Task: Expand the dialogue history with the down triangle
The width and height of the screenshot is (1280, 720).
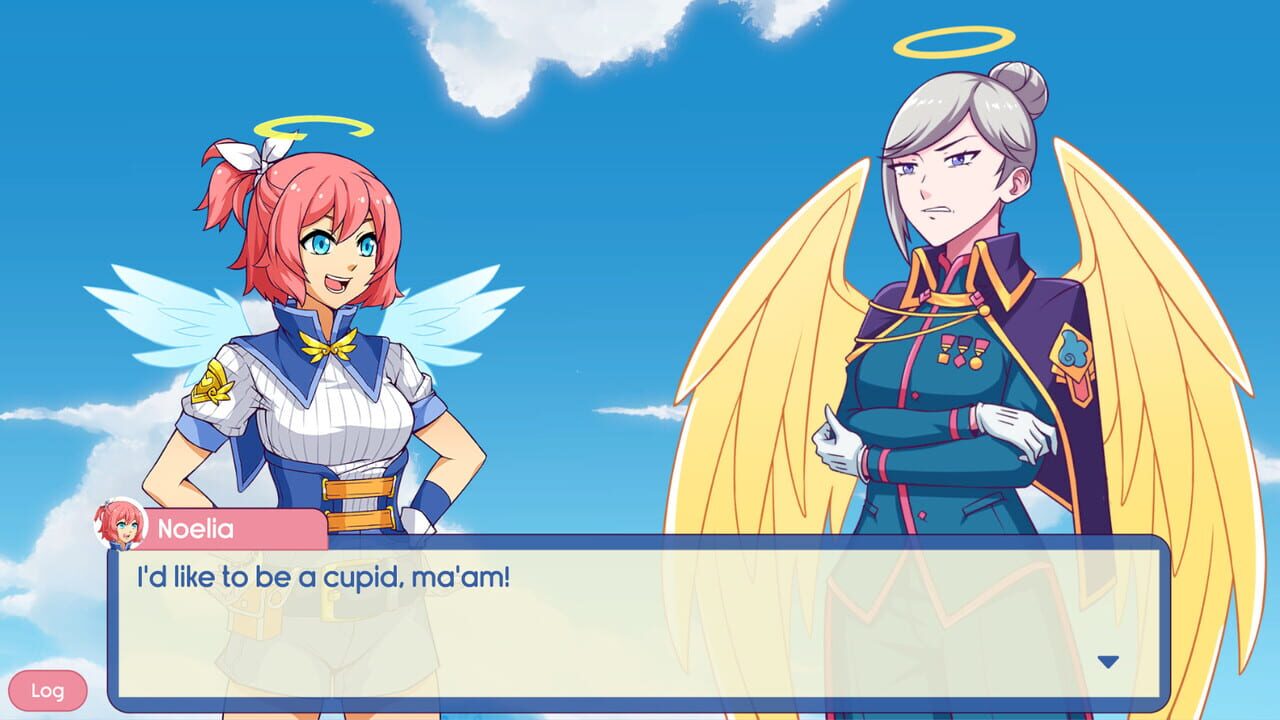Action: click(x=1106, y=659)
